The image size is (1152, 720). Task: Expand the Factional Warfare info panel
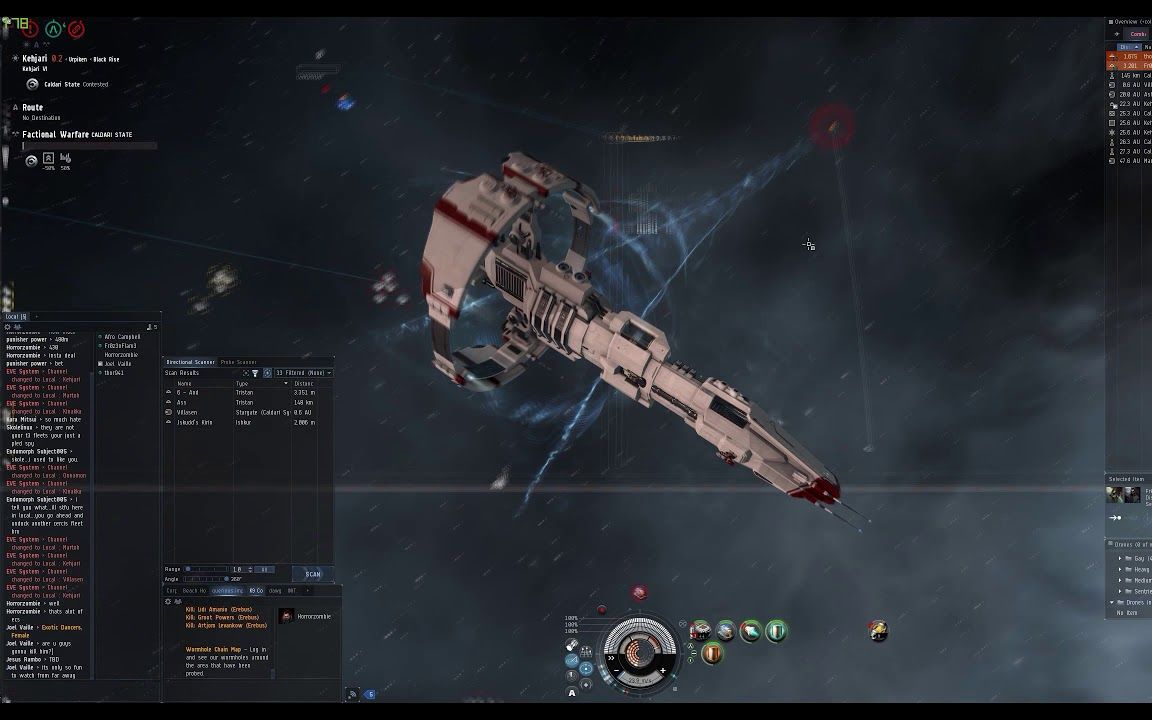(16, 134)
